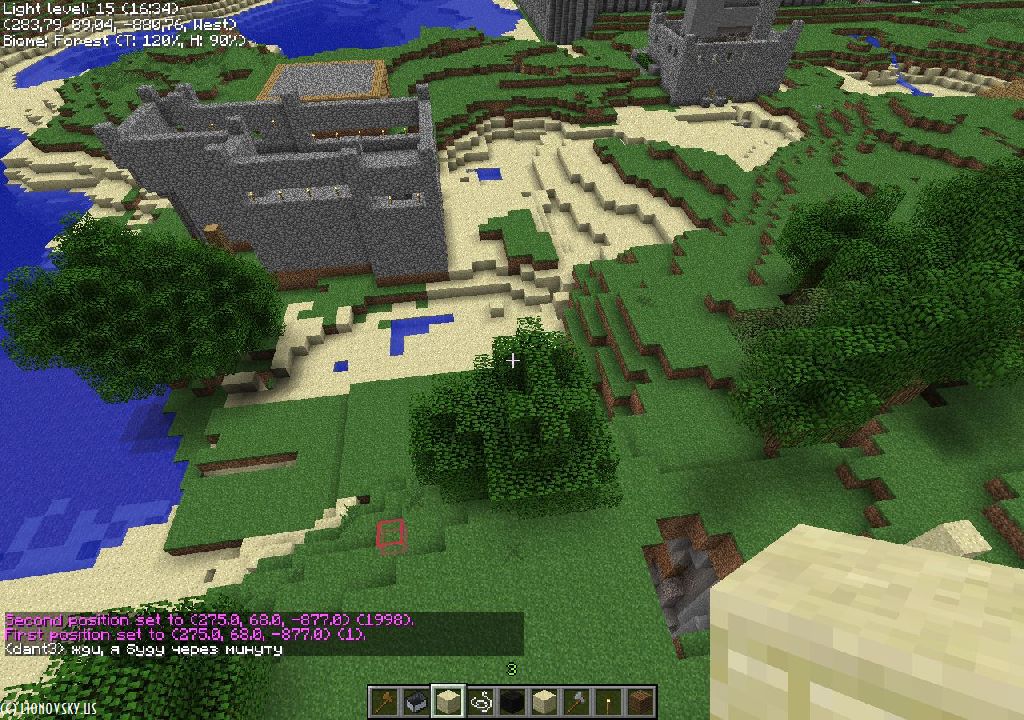Select the white string item slot

tap(480, 701)
